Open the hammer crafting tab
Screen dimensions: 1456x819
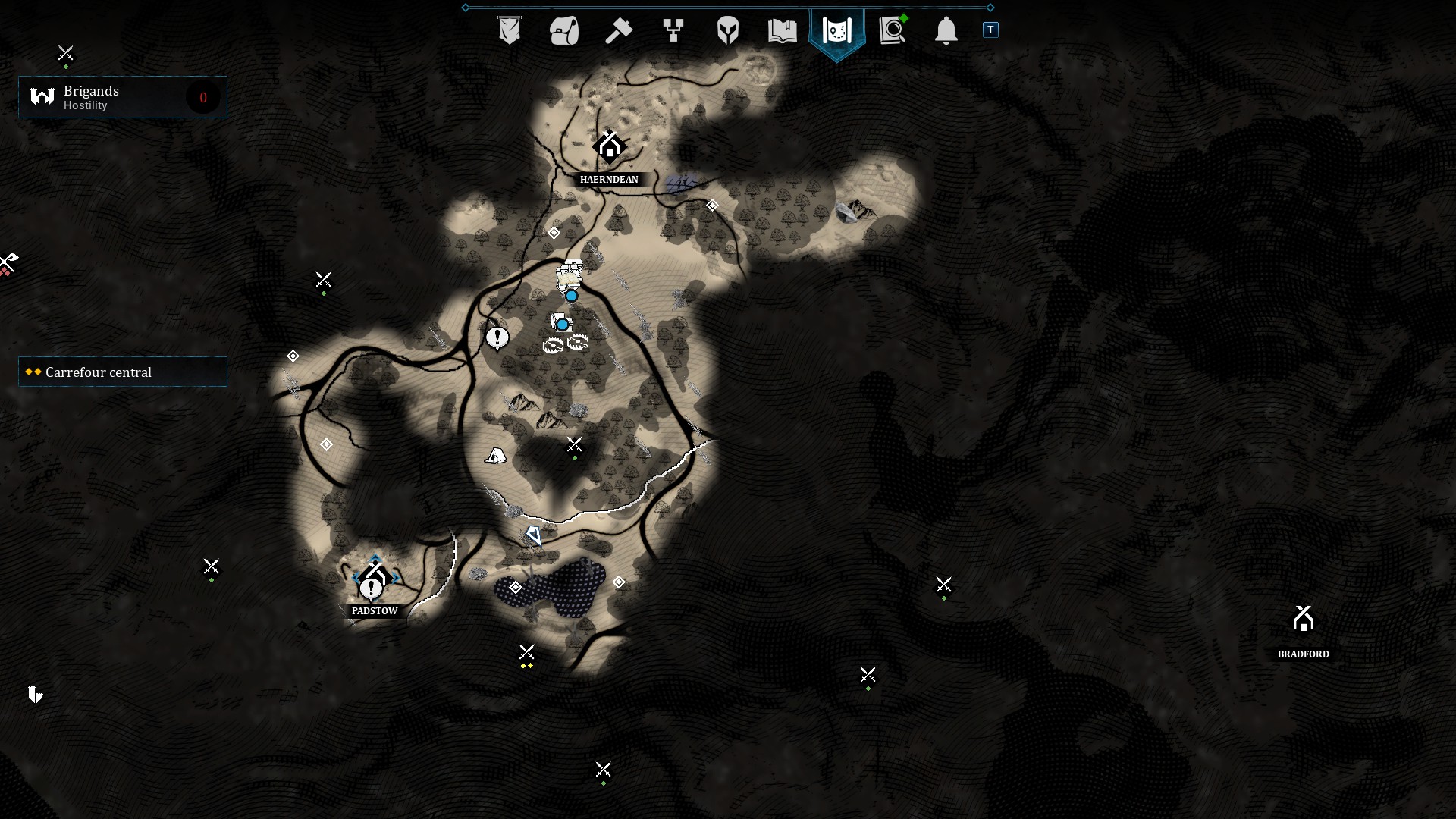(619, 30)
